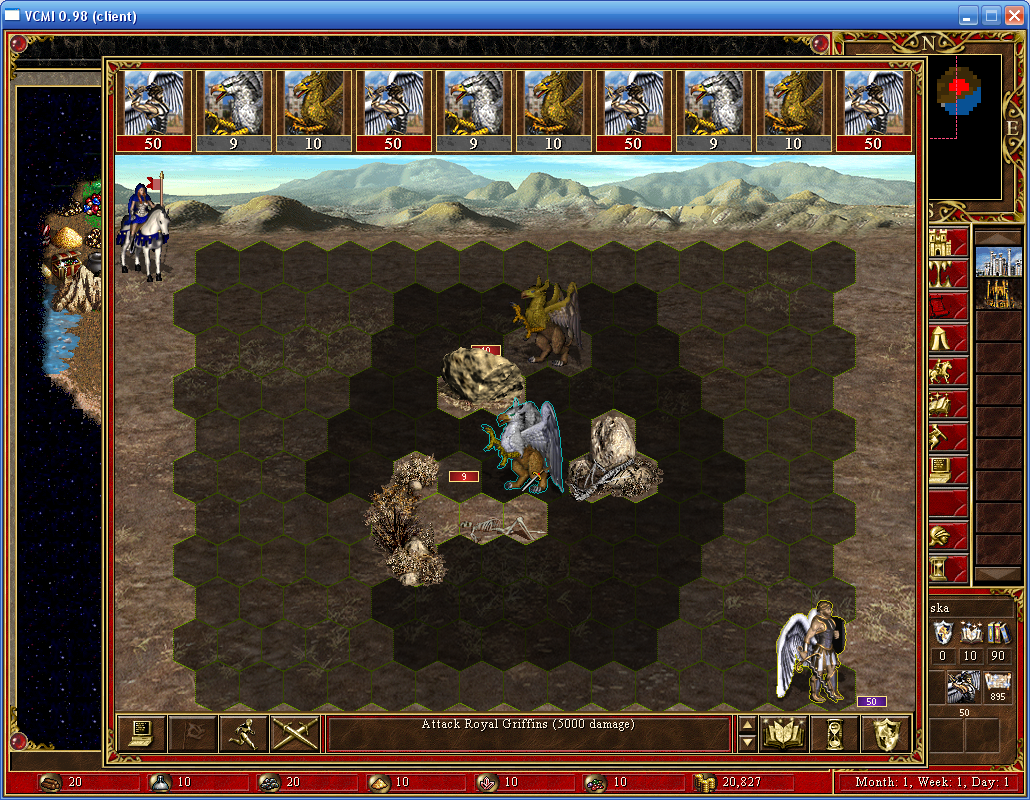Choose the hourglass Wait button
The height and width of the screenshot is (800, 1030).
point(835,734)
